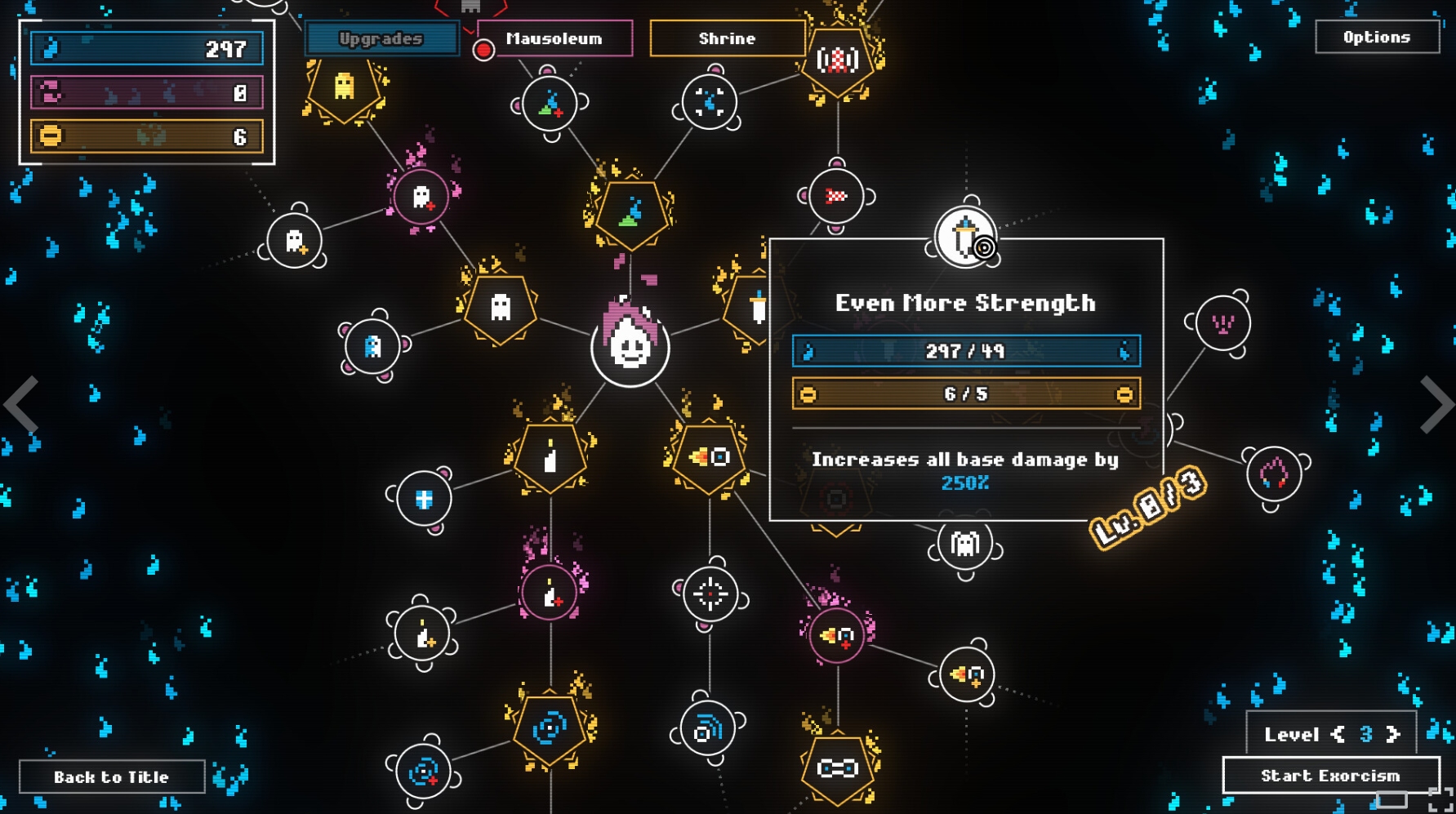1456x814 pixels.
Task: Open the Options menu
Action: click(1377, 37)
